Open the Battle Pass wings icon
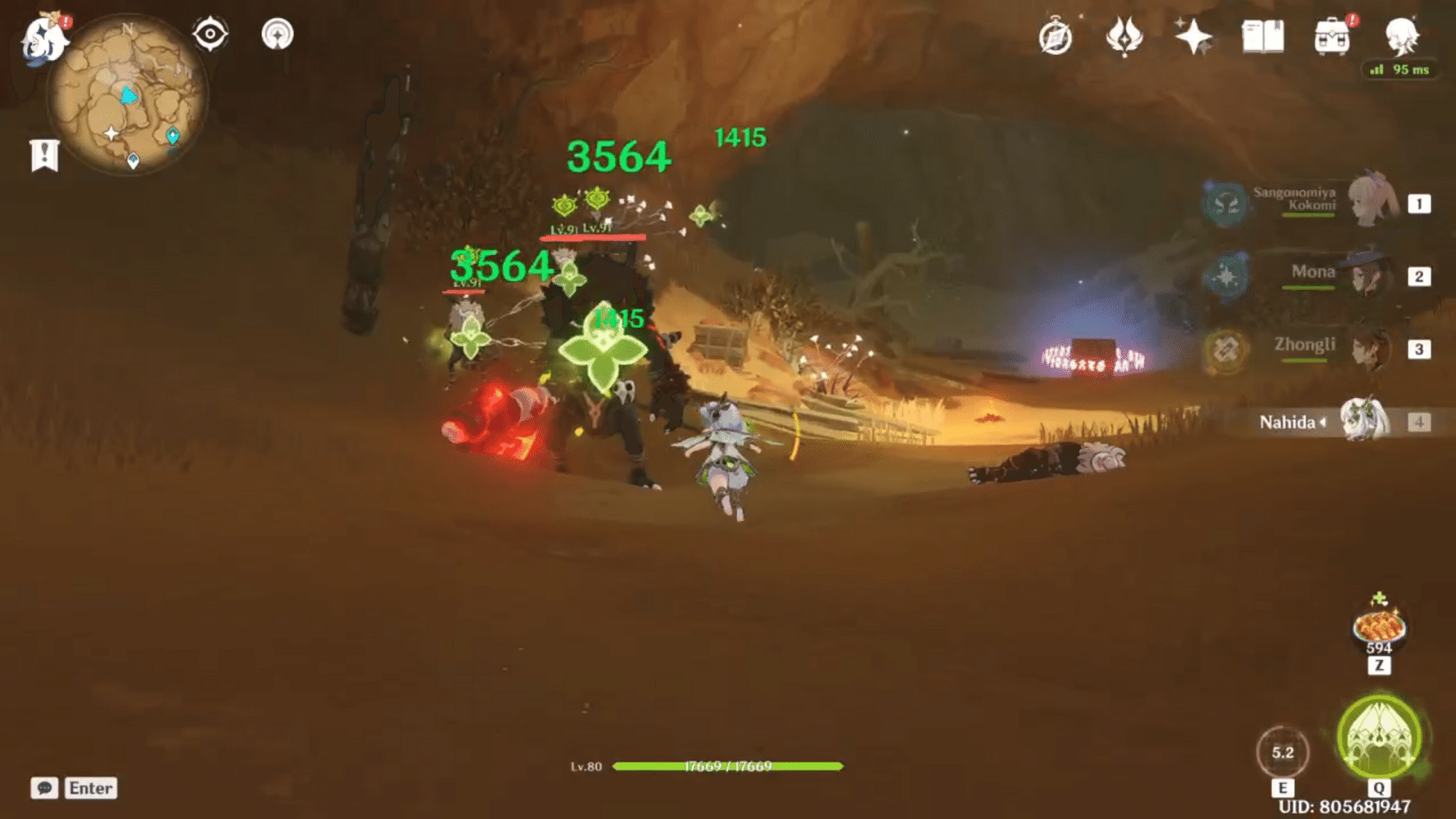The width and height of the screenshot is (1456, 819). point(1124,36)
